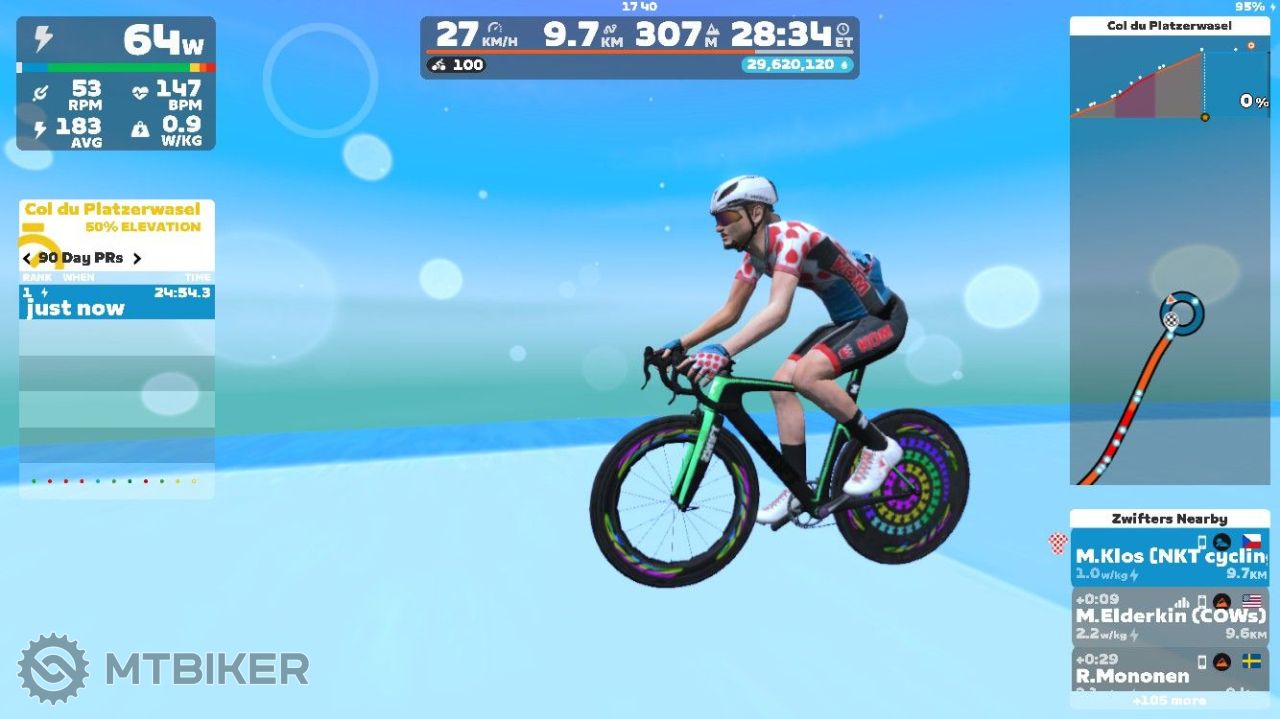Click the 64w power readout panel

[116, 42]
